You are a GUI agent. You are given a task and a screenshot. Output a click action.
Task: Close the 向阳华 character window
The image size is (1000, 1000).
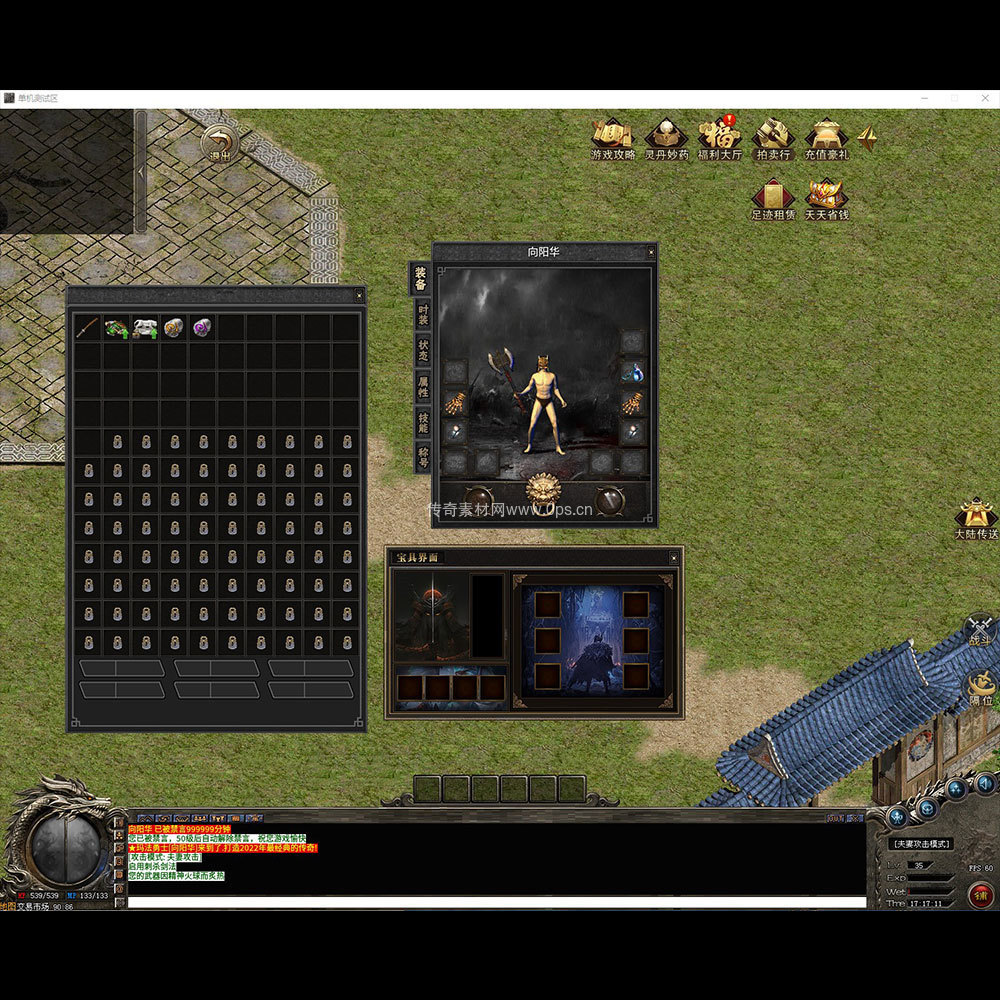(x=651, y=252)
